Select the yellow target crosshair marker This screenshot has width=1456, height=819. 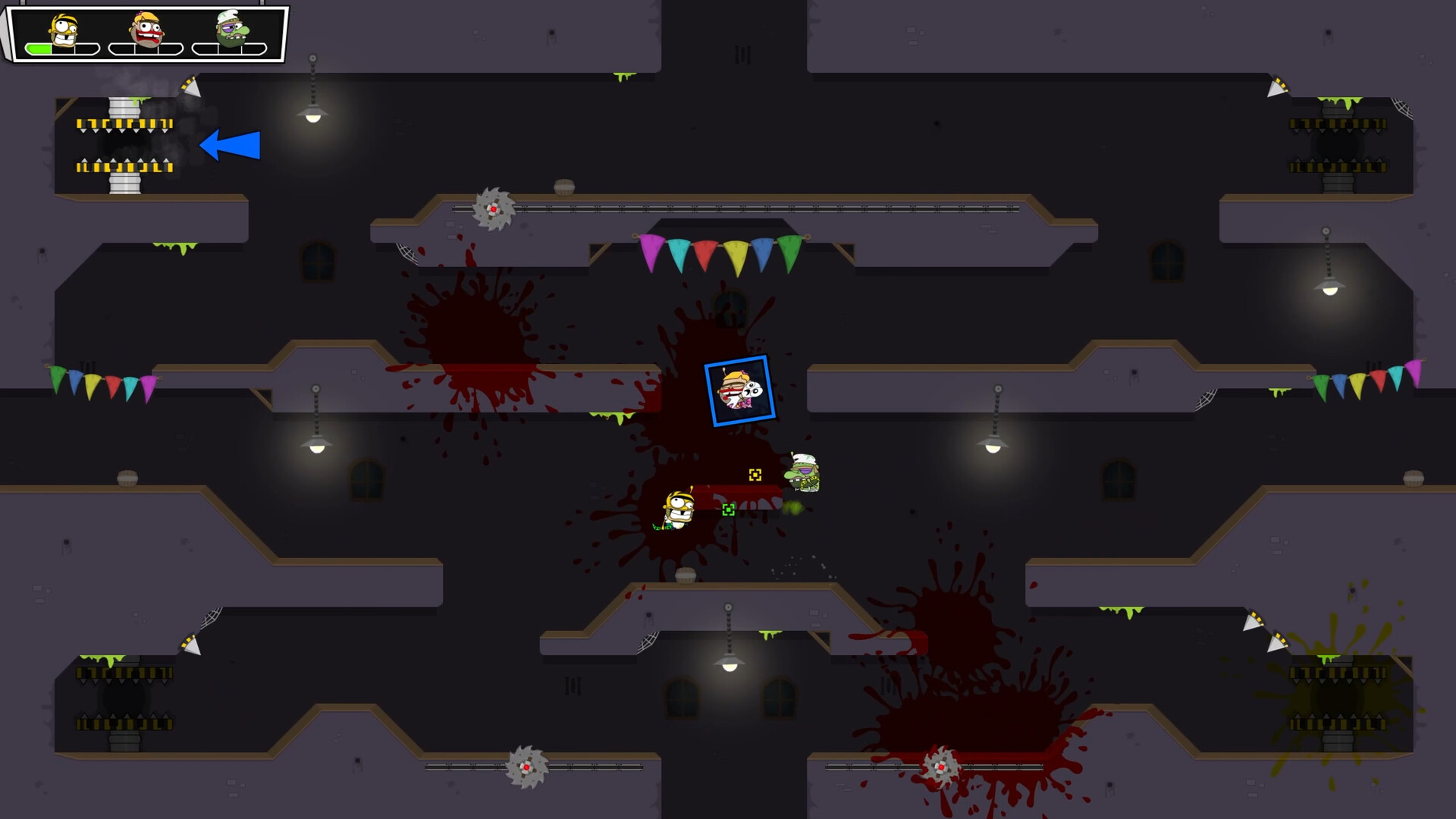[755, 476]
